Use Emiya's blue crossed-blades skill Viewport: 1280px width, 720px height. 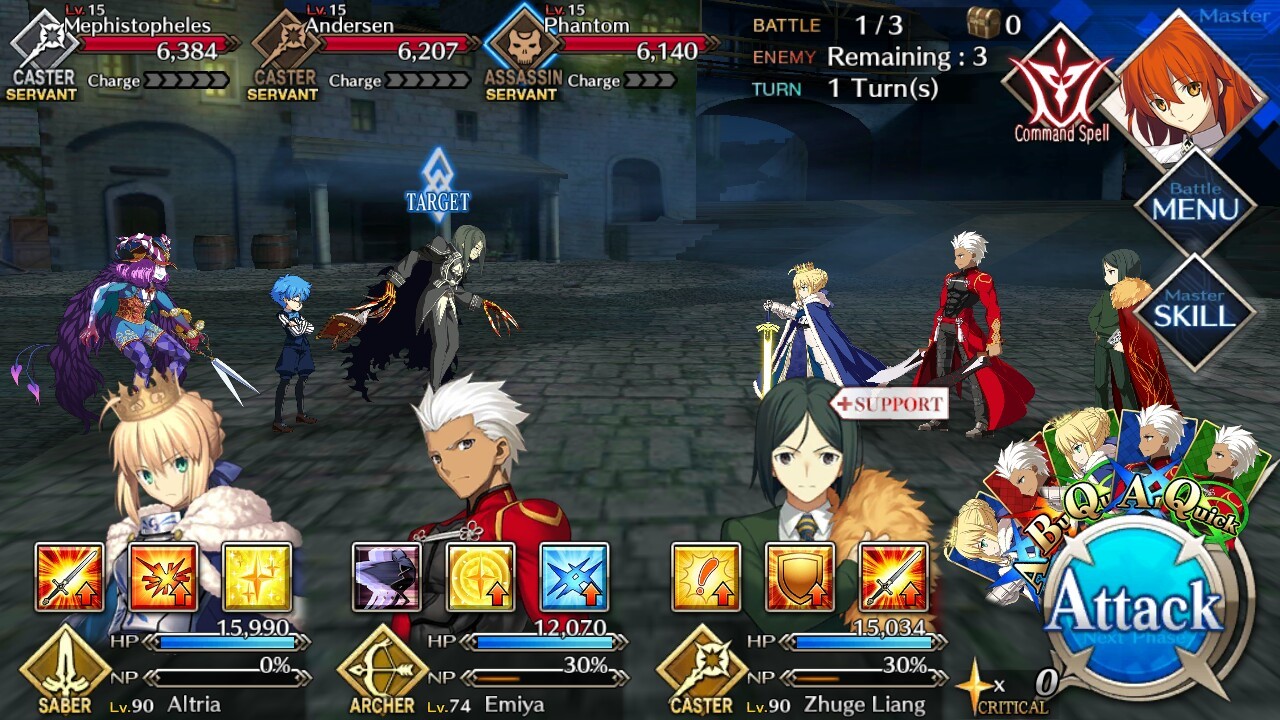(574, 577)
